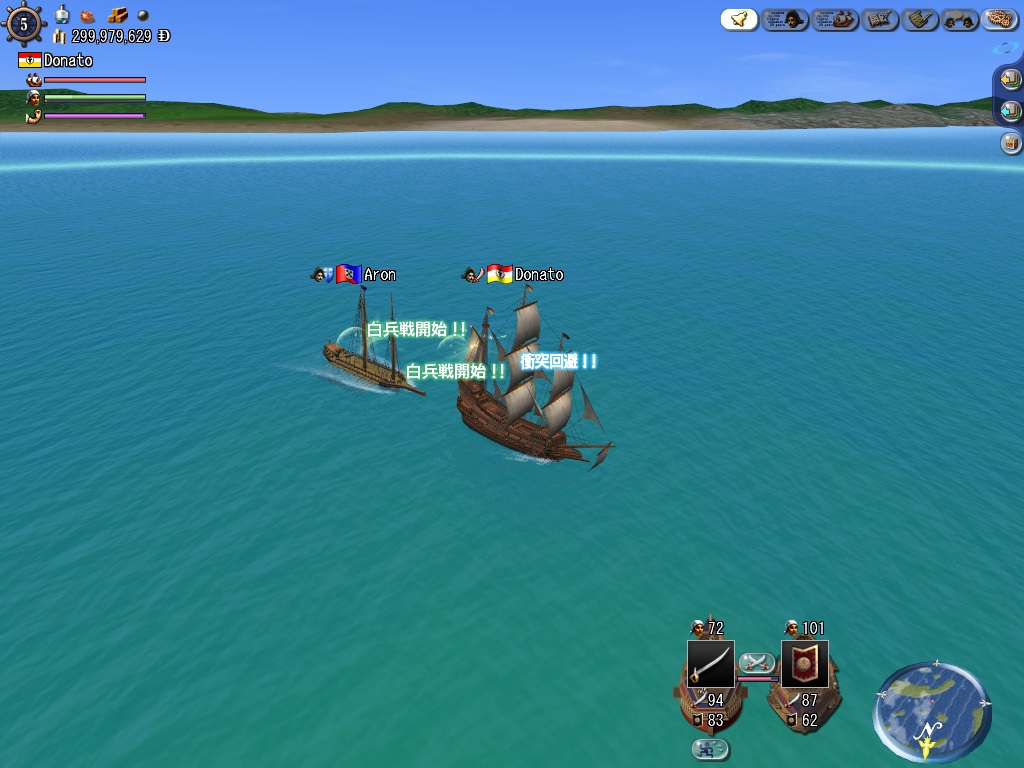1024x768 pixels.
Task: Select Donato's ship name label over ship
Action: click(x=539, y=274)
